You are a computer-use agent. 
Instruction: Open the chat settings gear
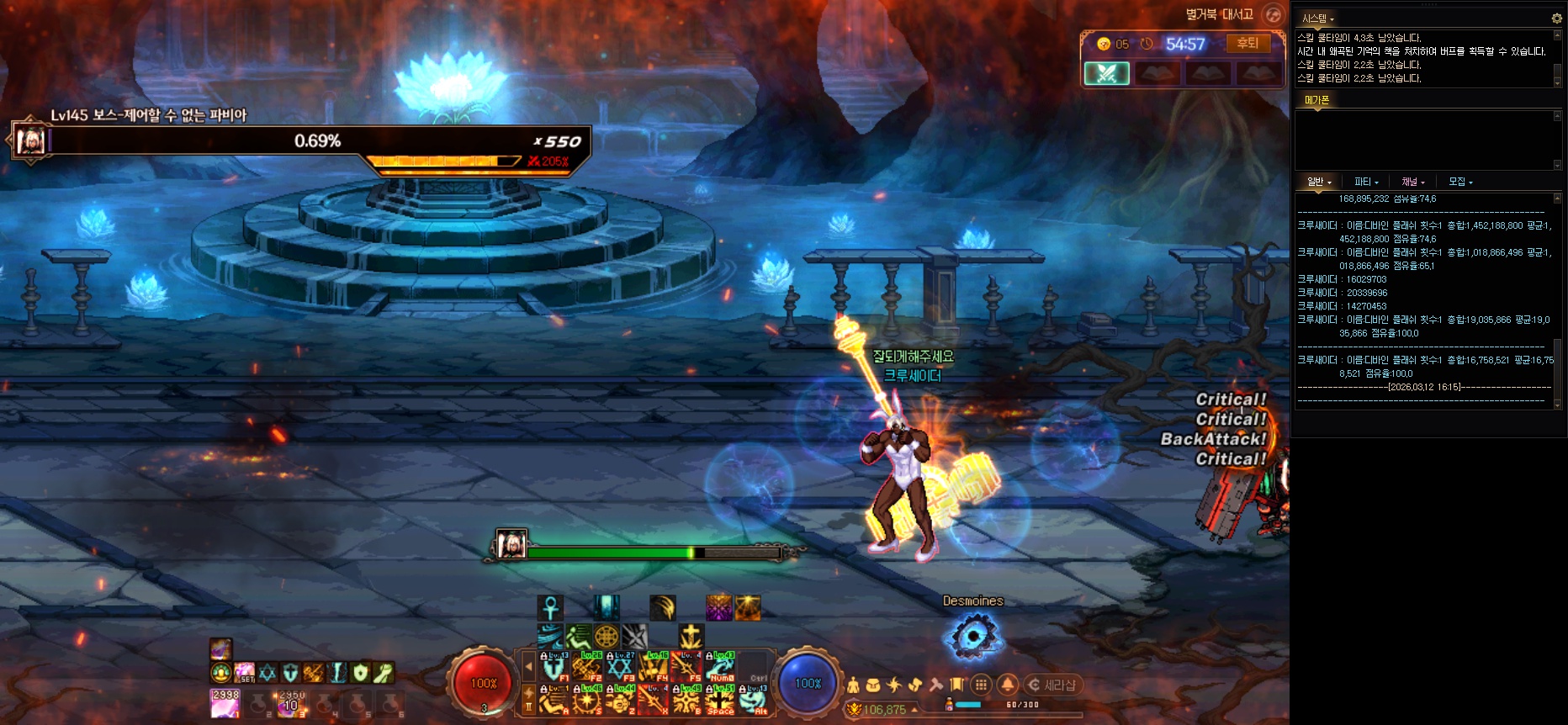(x=1556, y=18)
